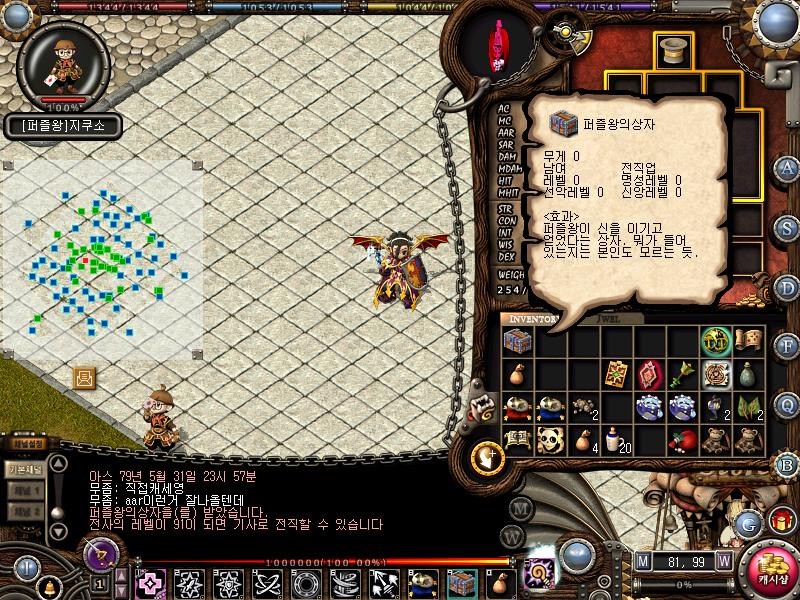Click the round A side button

(788, 168)
